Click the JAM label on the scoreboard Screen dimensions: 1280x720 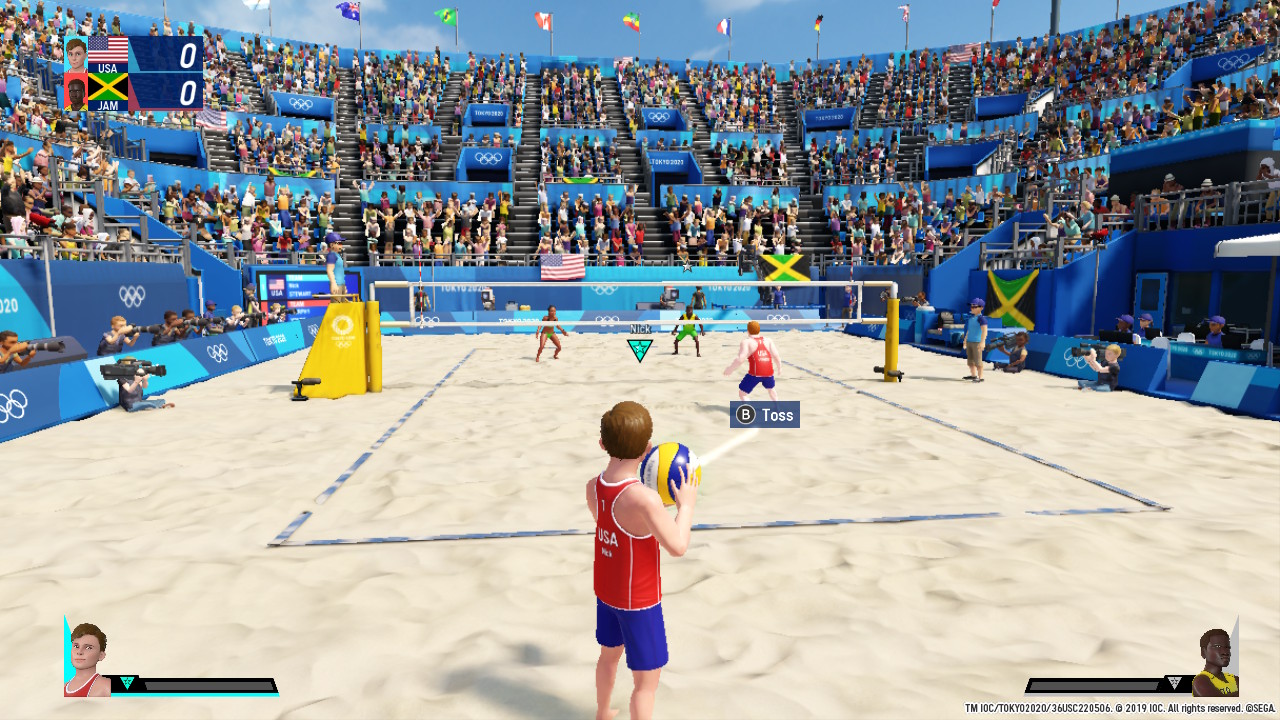[x=109, y=105]
